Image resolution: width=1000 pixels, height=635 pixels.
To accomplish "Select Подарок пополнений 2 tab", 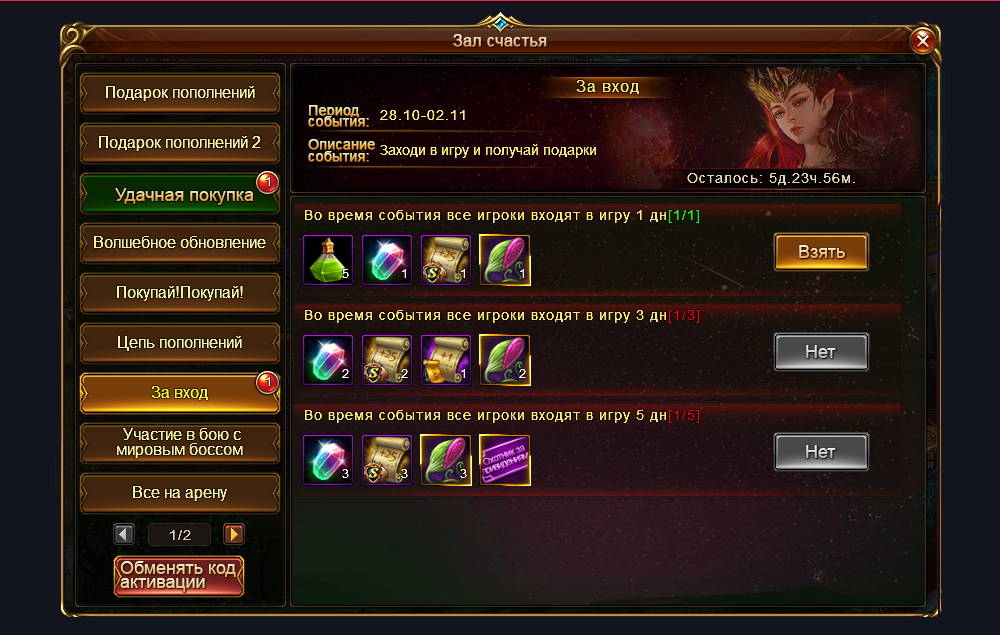I will coord(180,143).
